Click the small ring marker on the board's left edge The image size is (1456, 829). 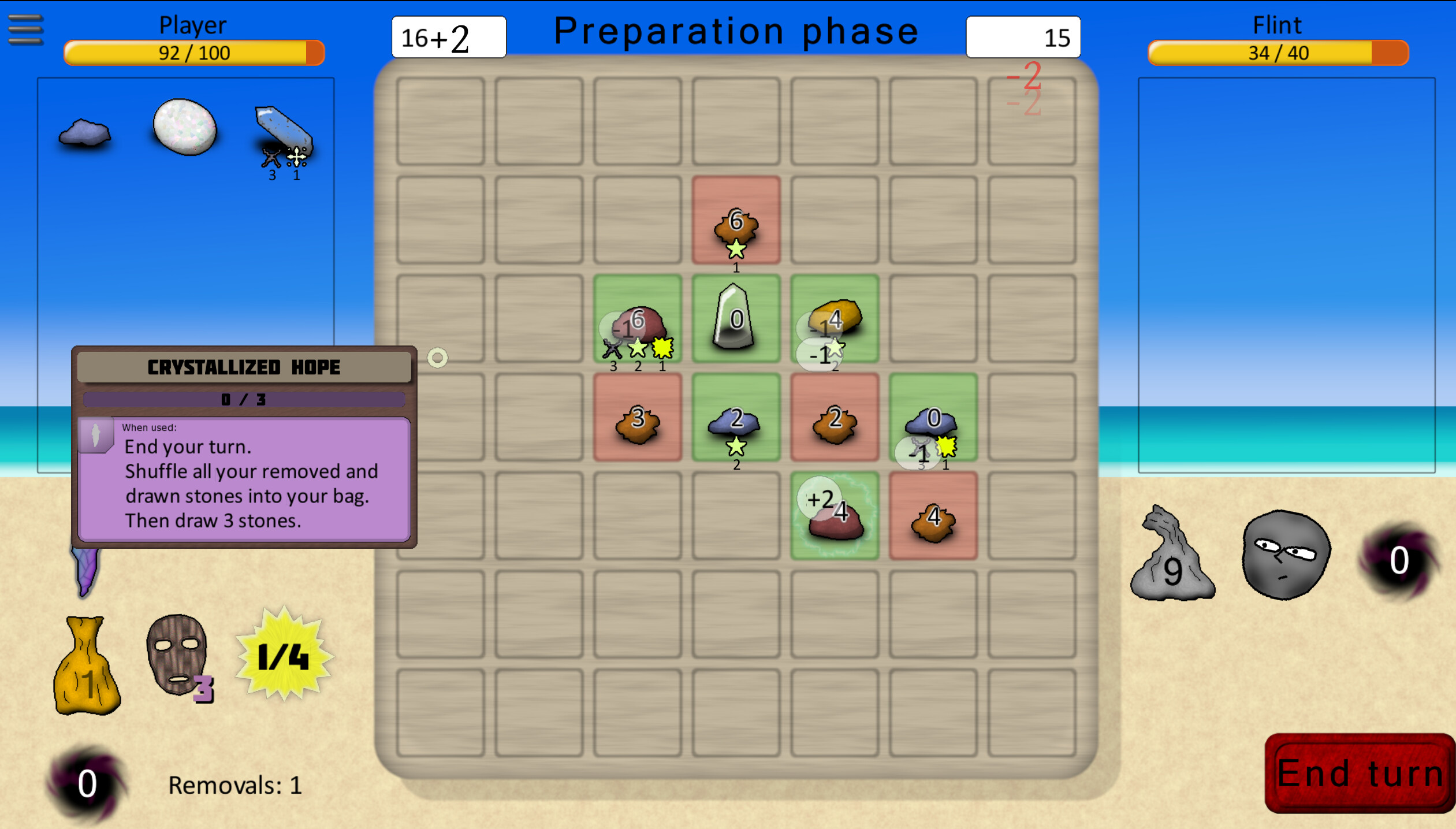click(x=438, y=358)
